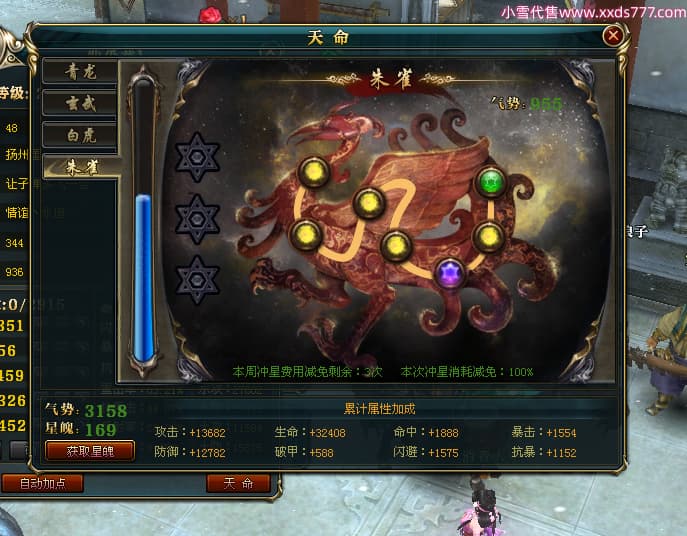The width and height of the screenshot is (687, 536).
Task: Close the 天命 window
Action: [x=613, y=36]
